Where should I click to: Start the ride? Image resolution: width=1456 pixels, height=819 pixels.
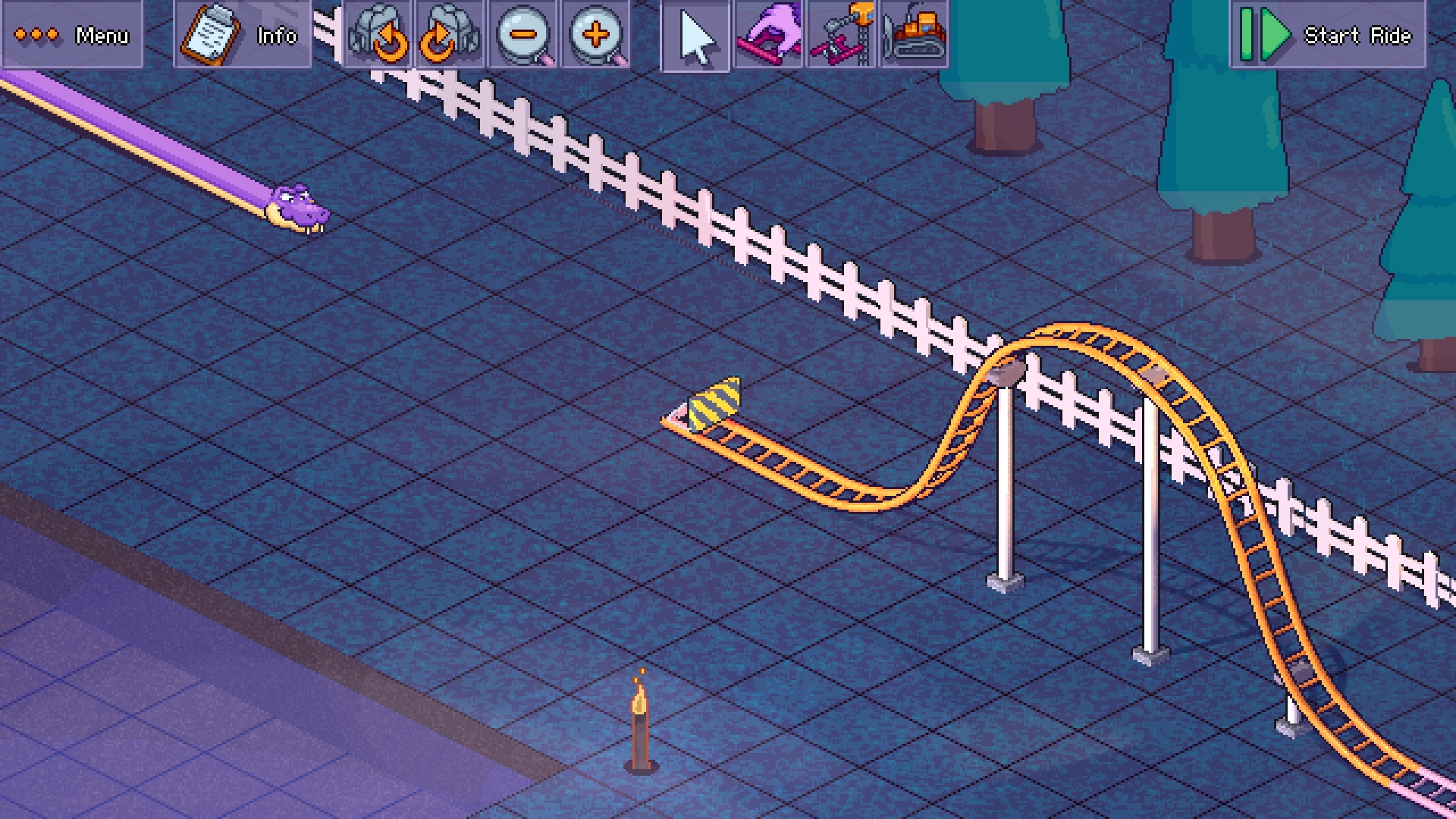coord(1327,35)
